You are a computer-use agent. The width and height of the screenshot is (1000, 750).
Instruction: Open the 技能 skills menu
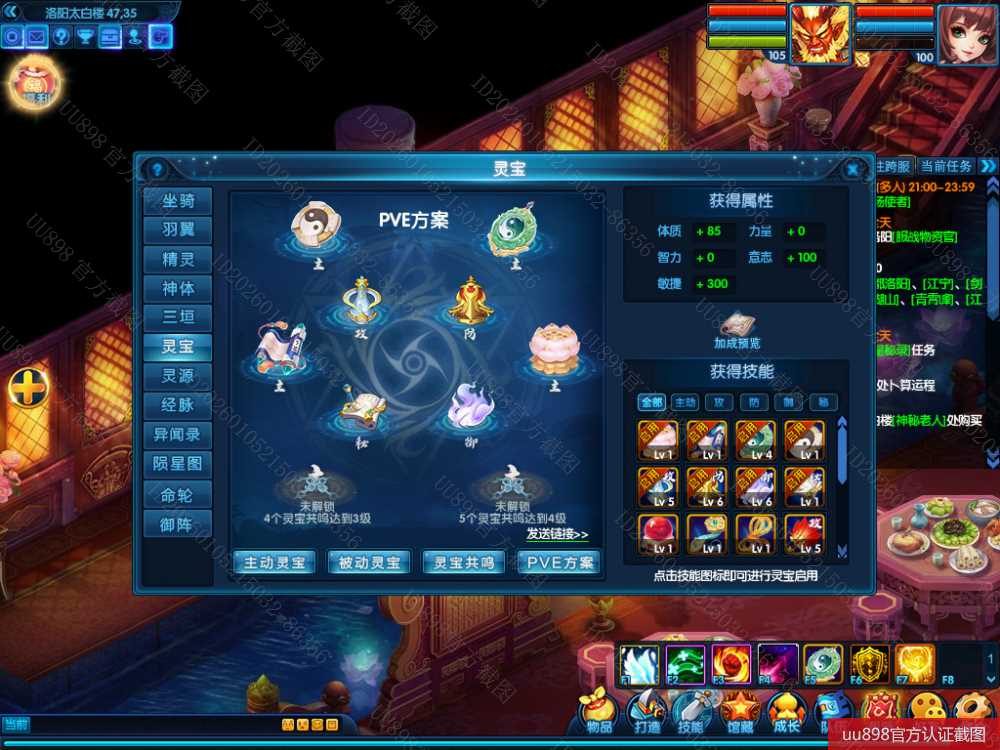point(690,712)
